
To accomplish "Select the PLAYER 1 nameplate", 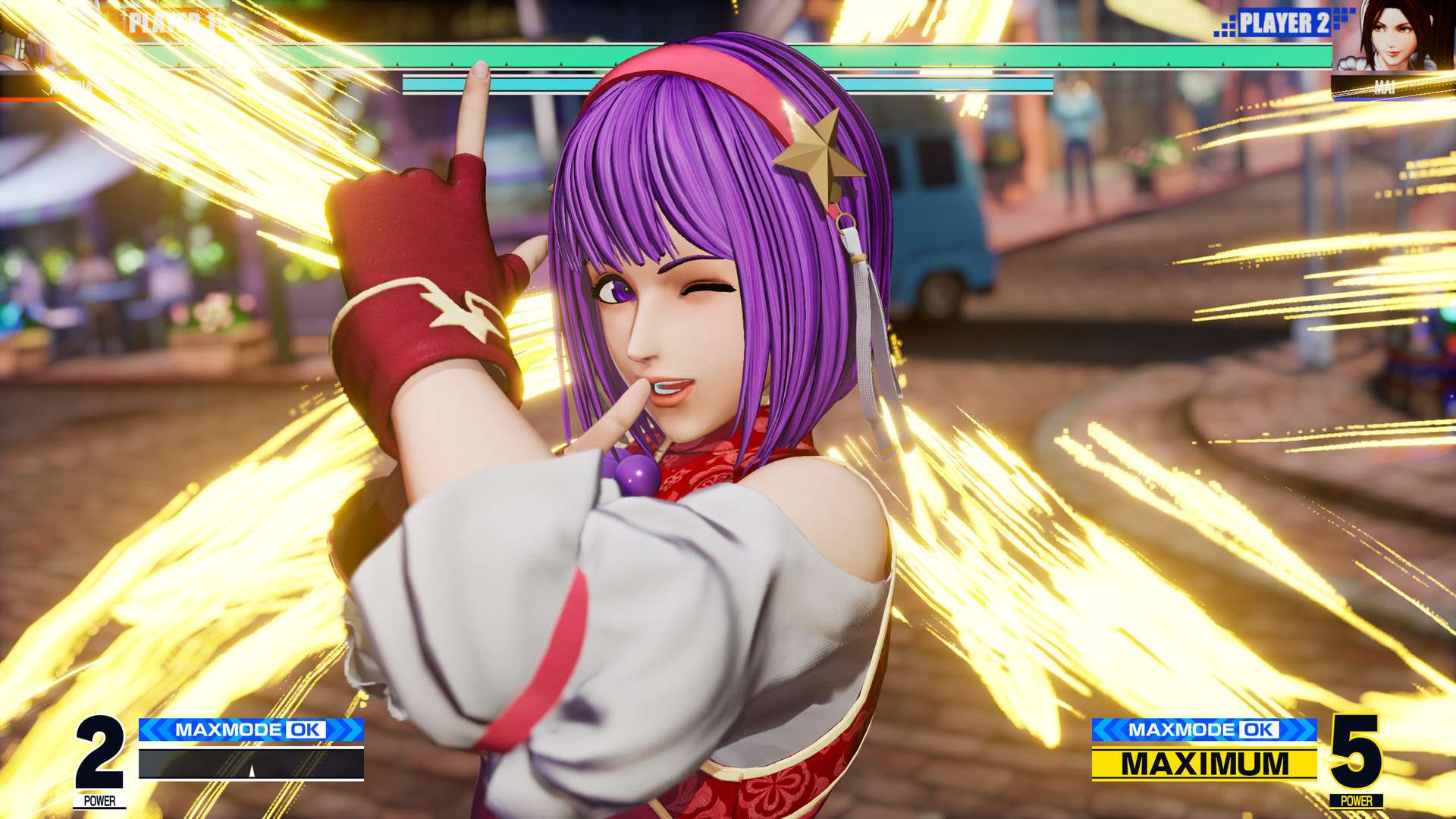I will tap(163, 21).
